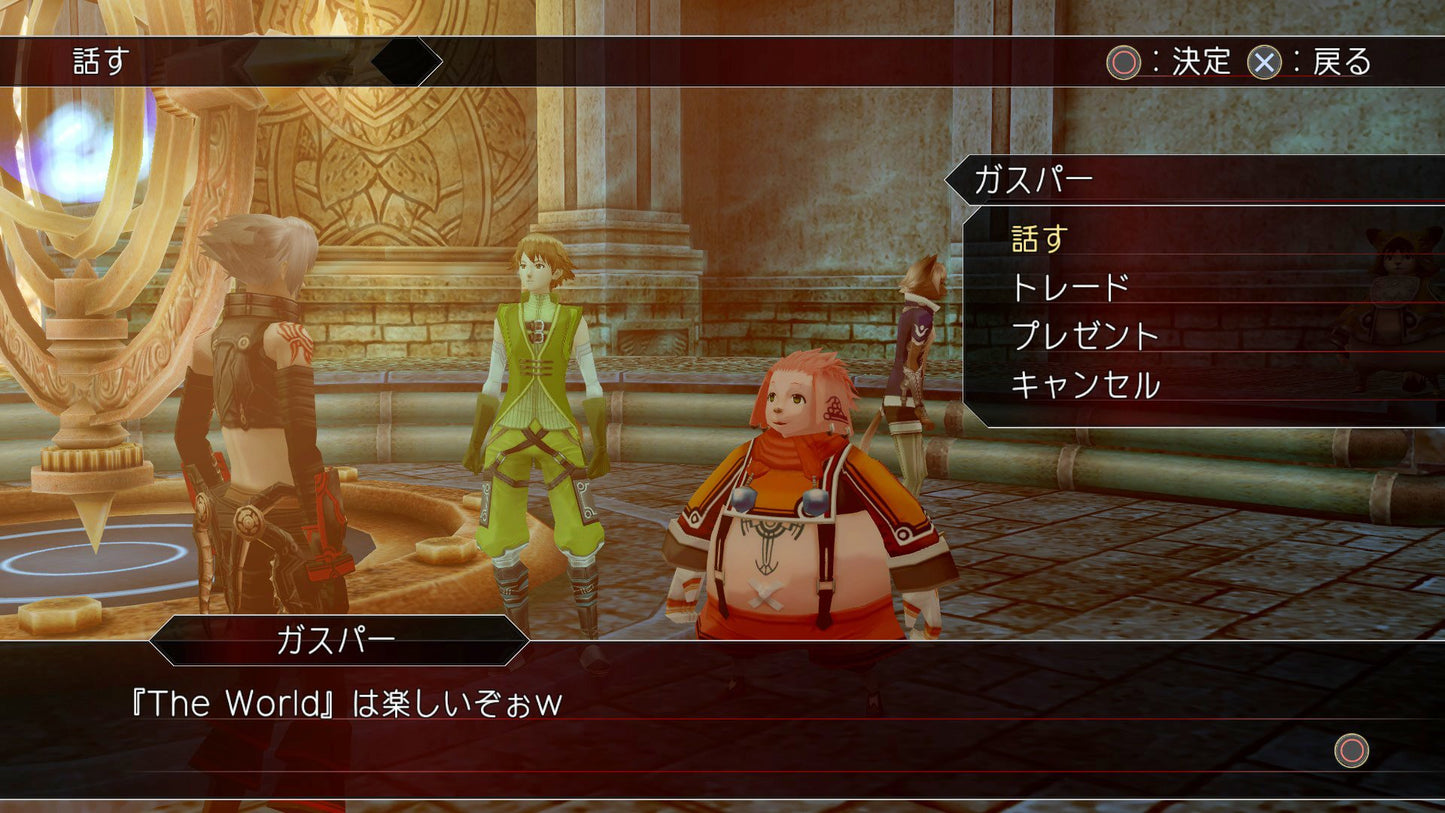Select the トレード option in the menu
The width and height of the screenshot is (1445, 813).
tap(1070, 287)
